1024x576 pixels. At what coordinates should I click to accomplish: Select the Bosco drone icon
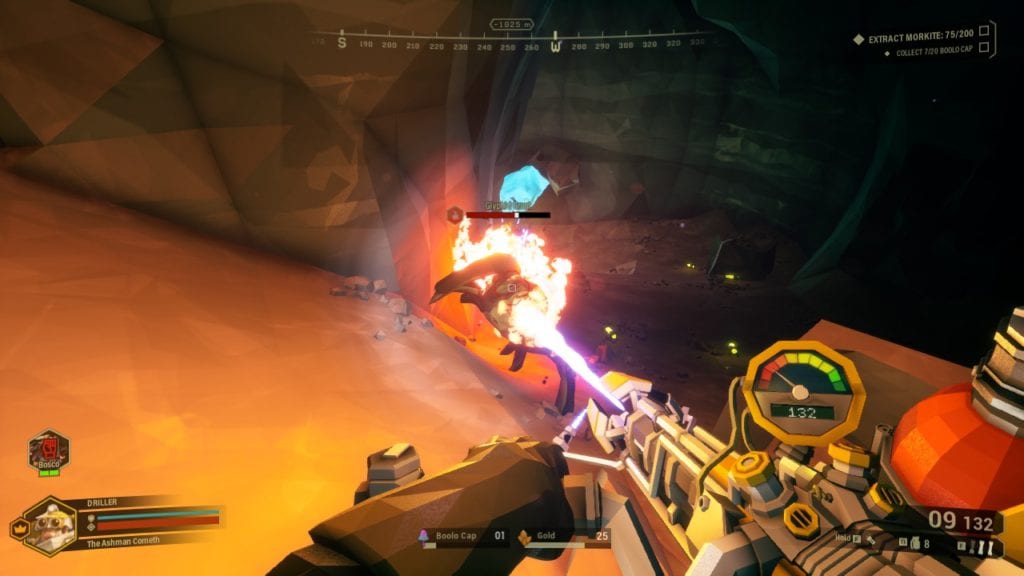pos(47,449)
